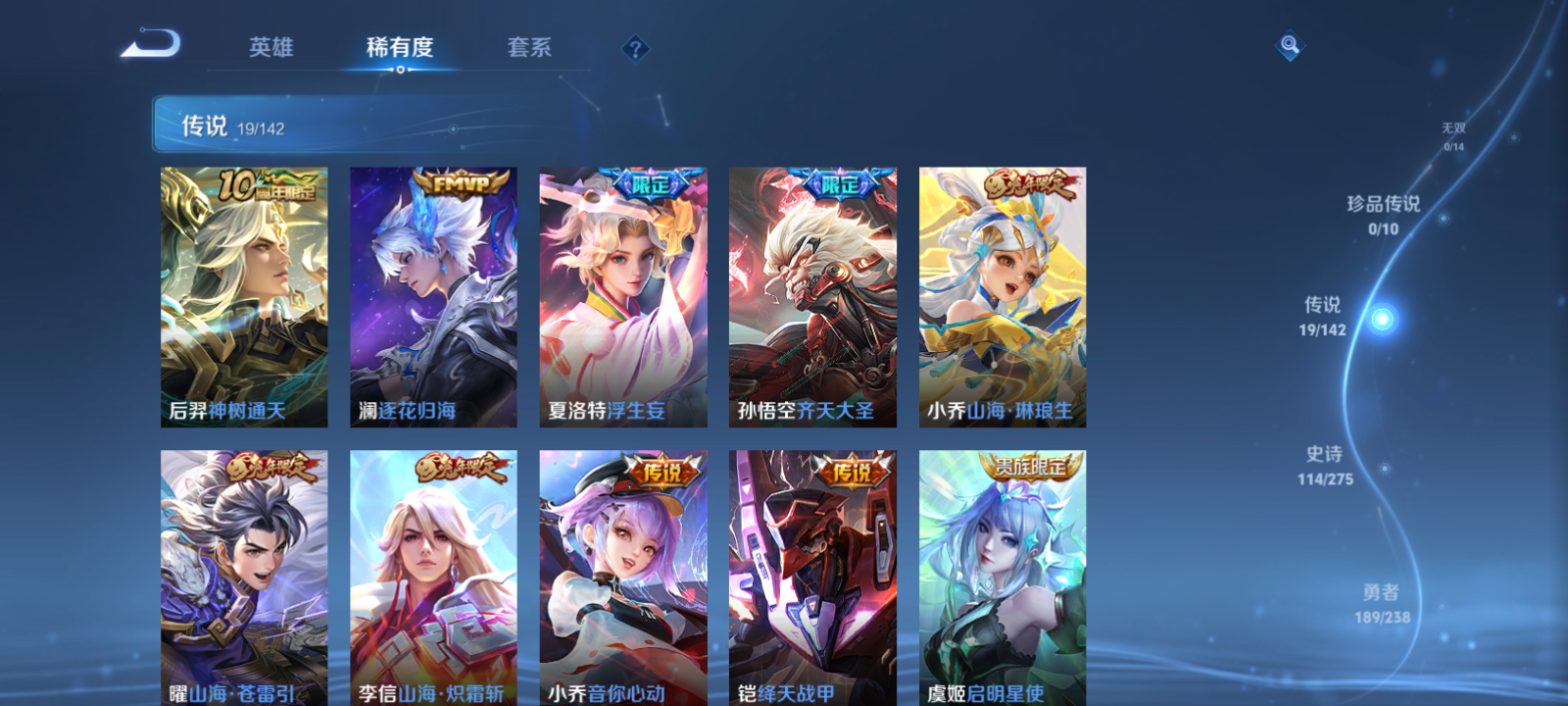Click the glowing dot on the rarity timeline

point(1382,318)
